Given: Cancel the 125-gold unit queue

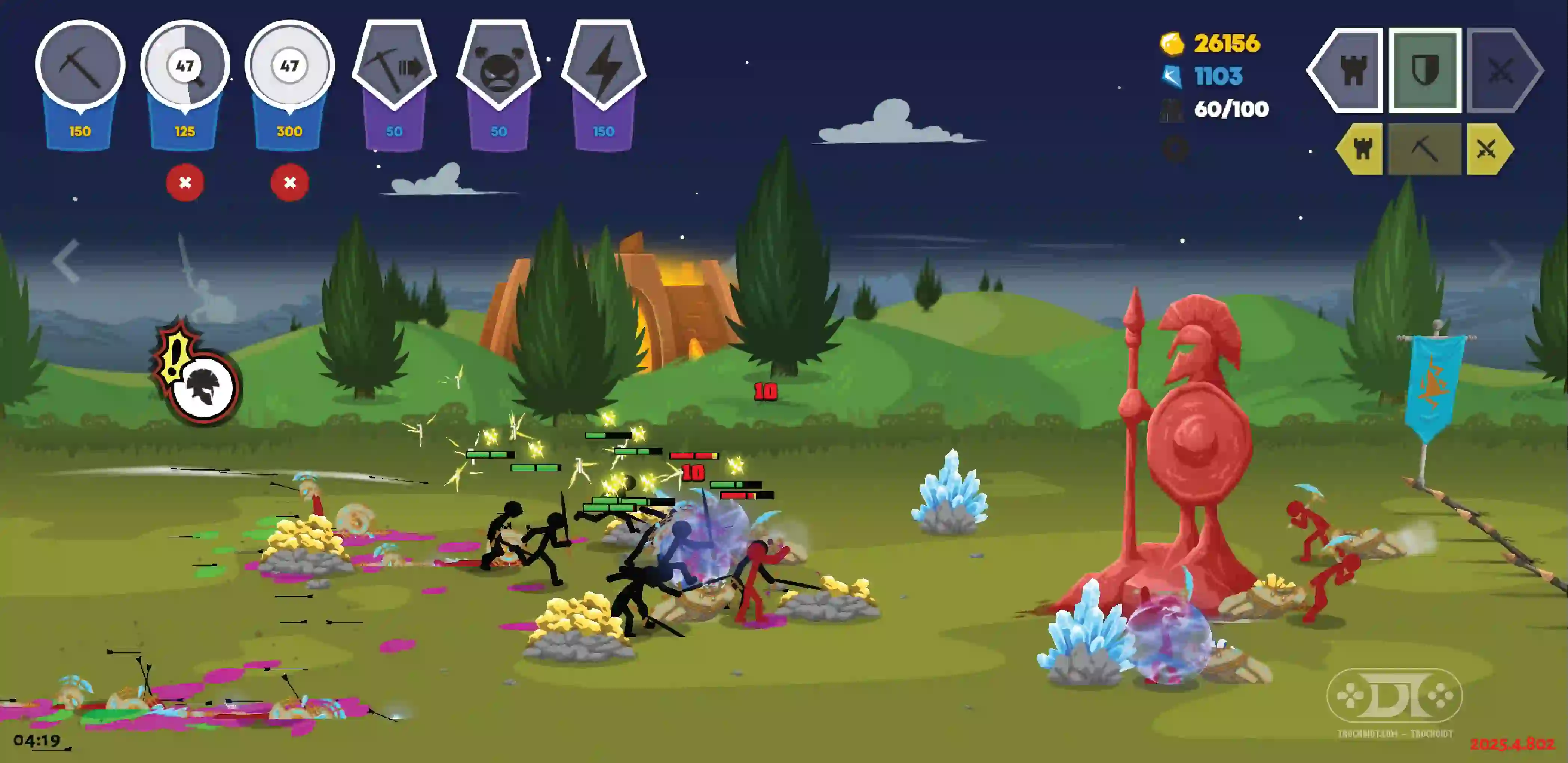Looking at the screenshot, I should coord(185,182).
